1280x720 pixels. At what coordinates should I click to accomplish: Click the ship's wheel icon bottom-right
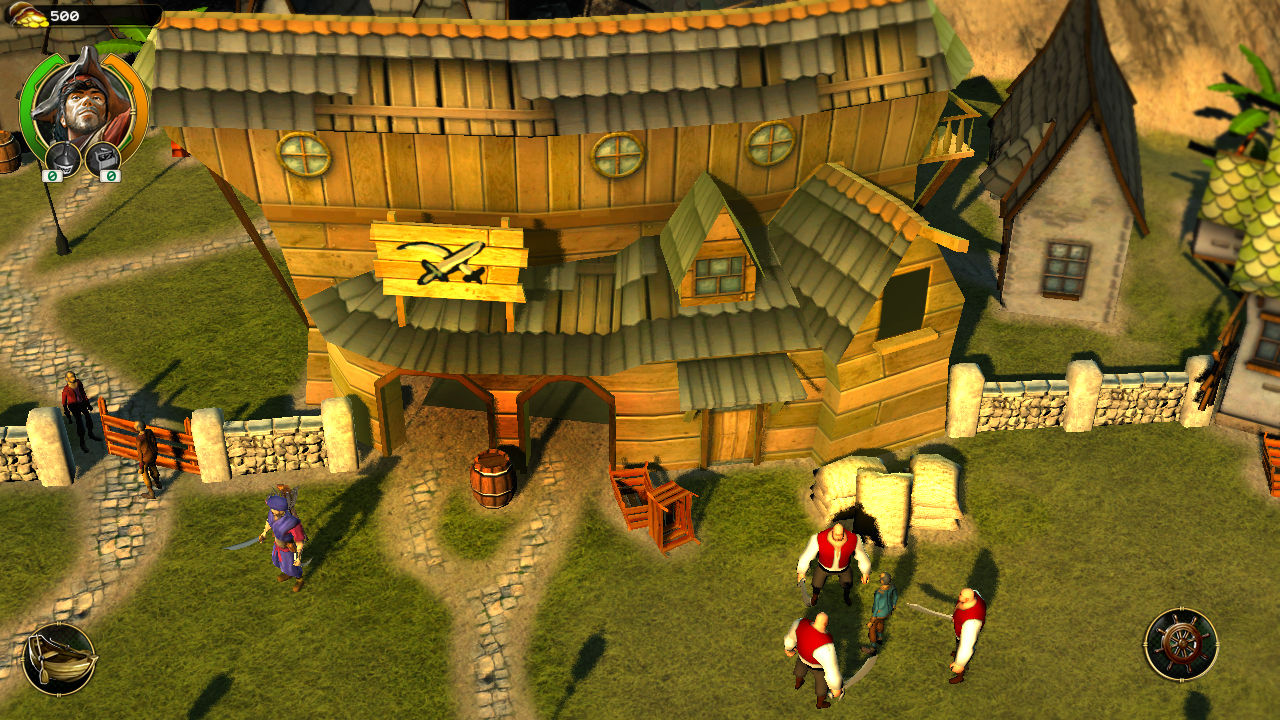1182,645
